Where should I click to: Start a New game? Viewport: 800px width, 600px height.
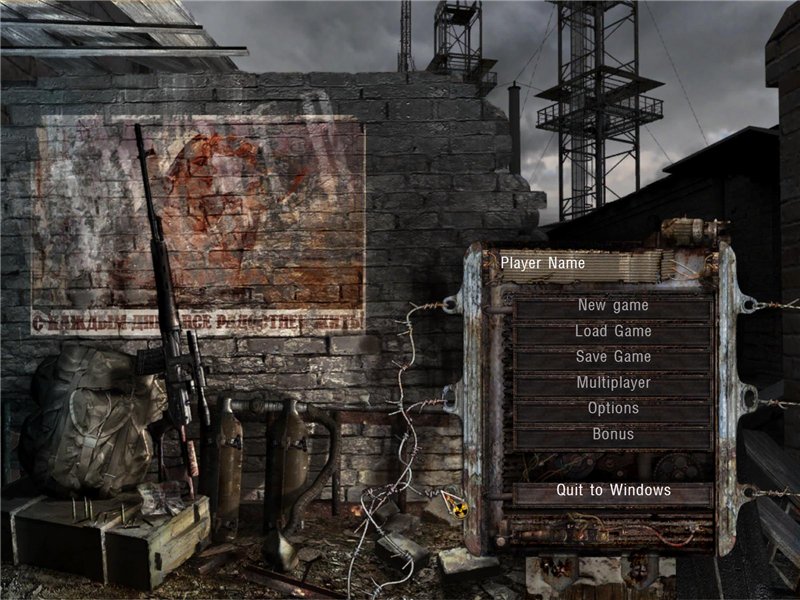[x=613, y=306]
